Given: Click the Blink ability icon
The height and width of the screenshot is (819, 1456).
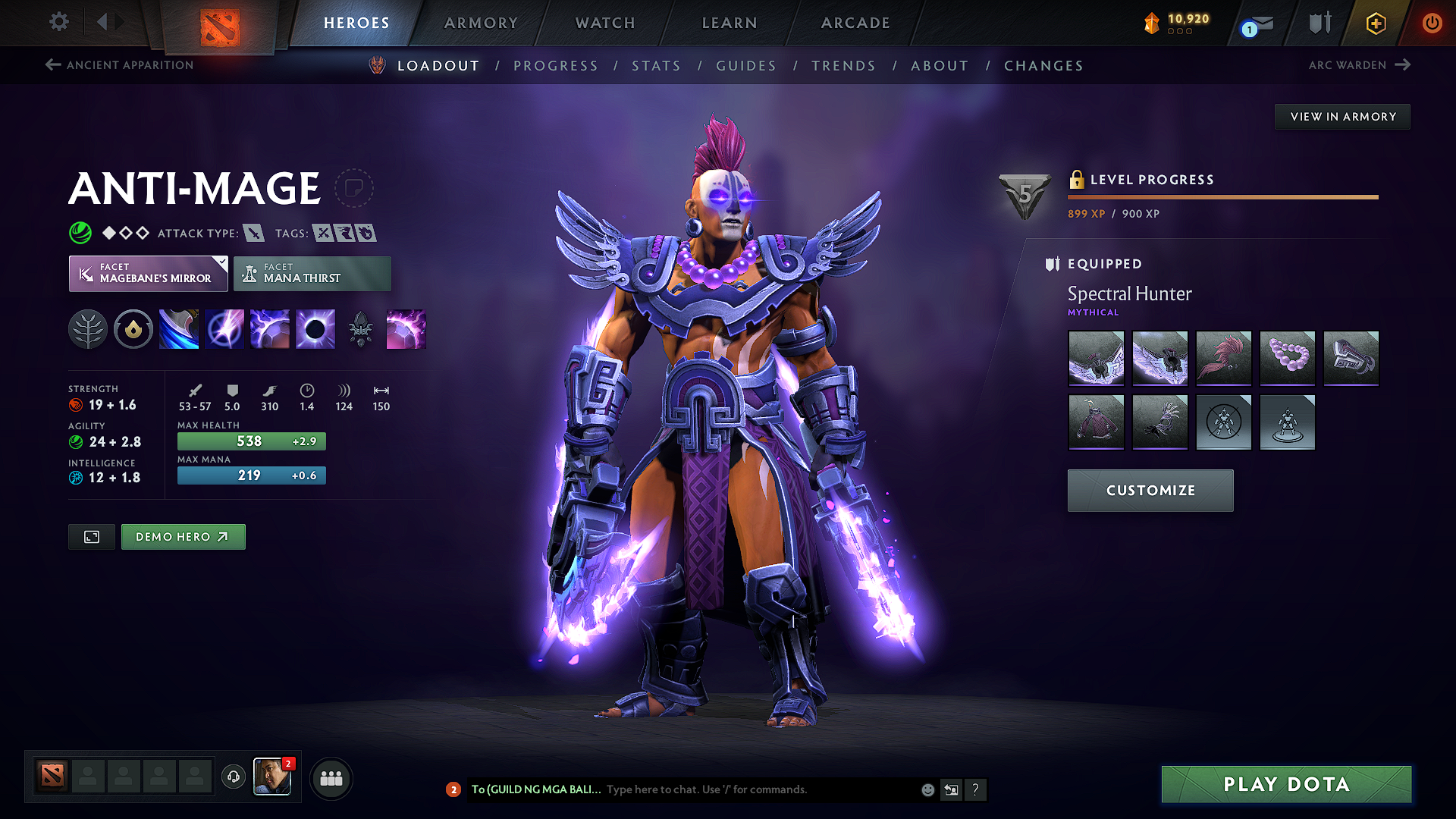Looking at the screenshot, I should (224, 328).
